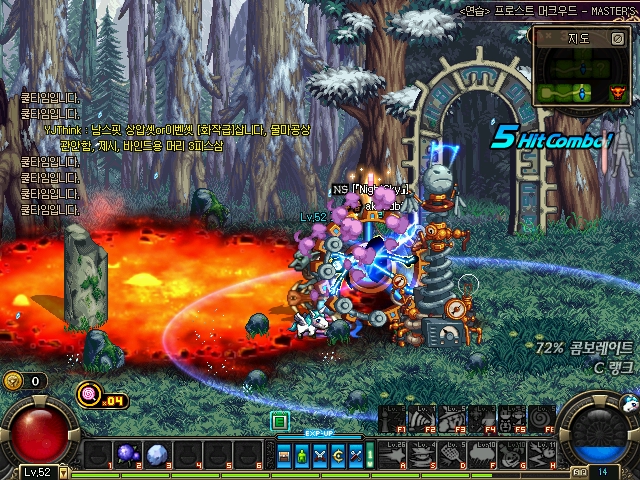Open the green square icon above EXP bar
Viewport: 640px width, 480px height.
[280, 421]
